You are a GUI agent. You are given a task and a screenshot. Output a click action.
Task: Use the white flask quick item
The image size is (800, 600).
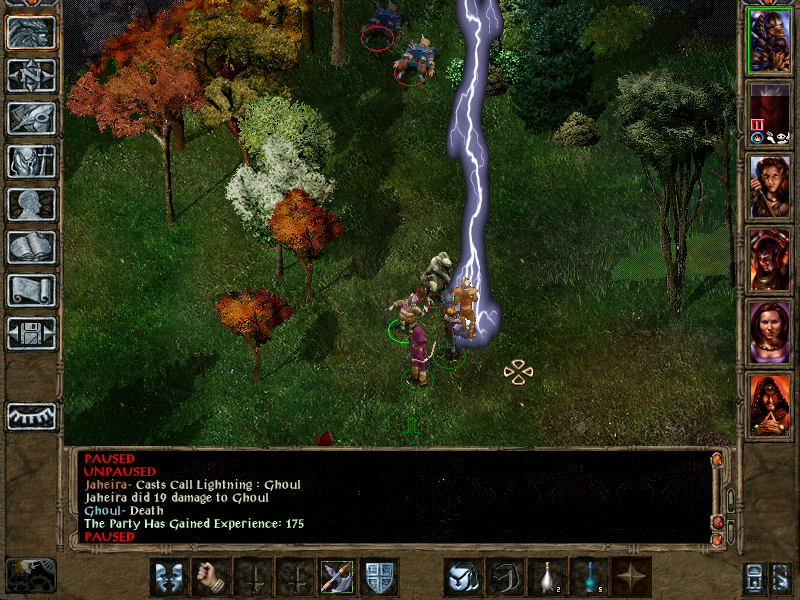[547, 577]
